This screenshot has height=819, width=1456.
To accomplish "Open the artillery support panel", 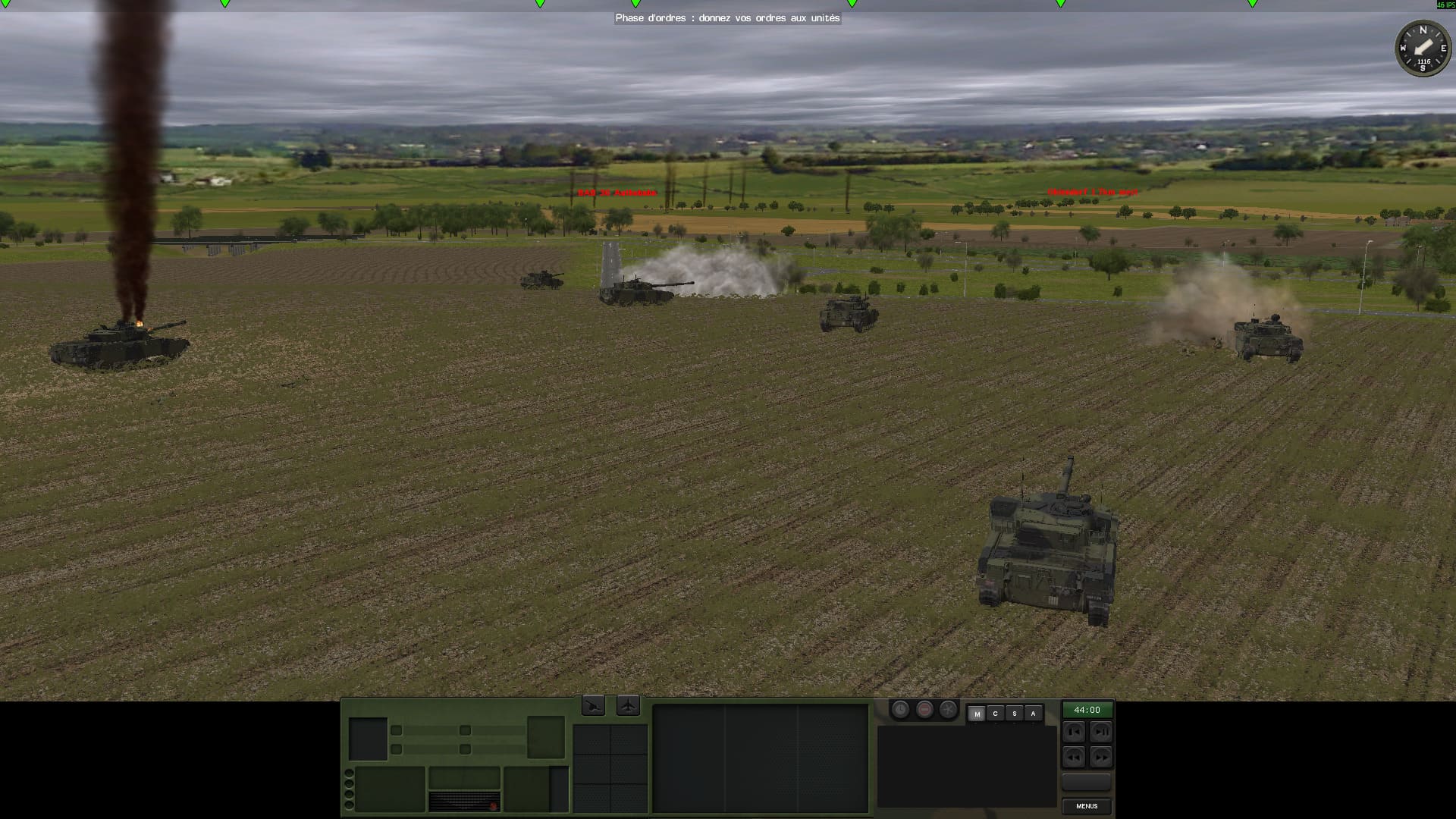I will [x=593, y=706].
